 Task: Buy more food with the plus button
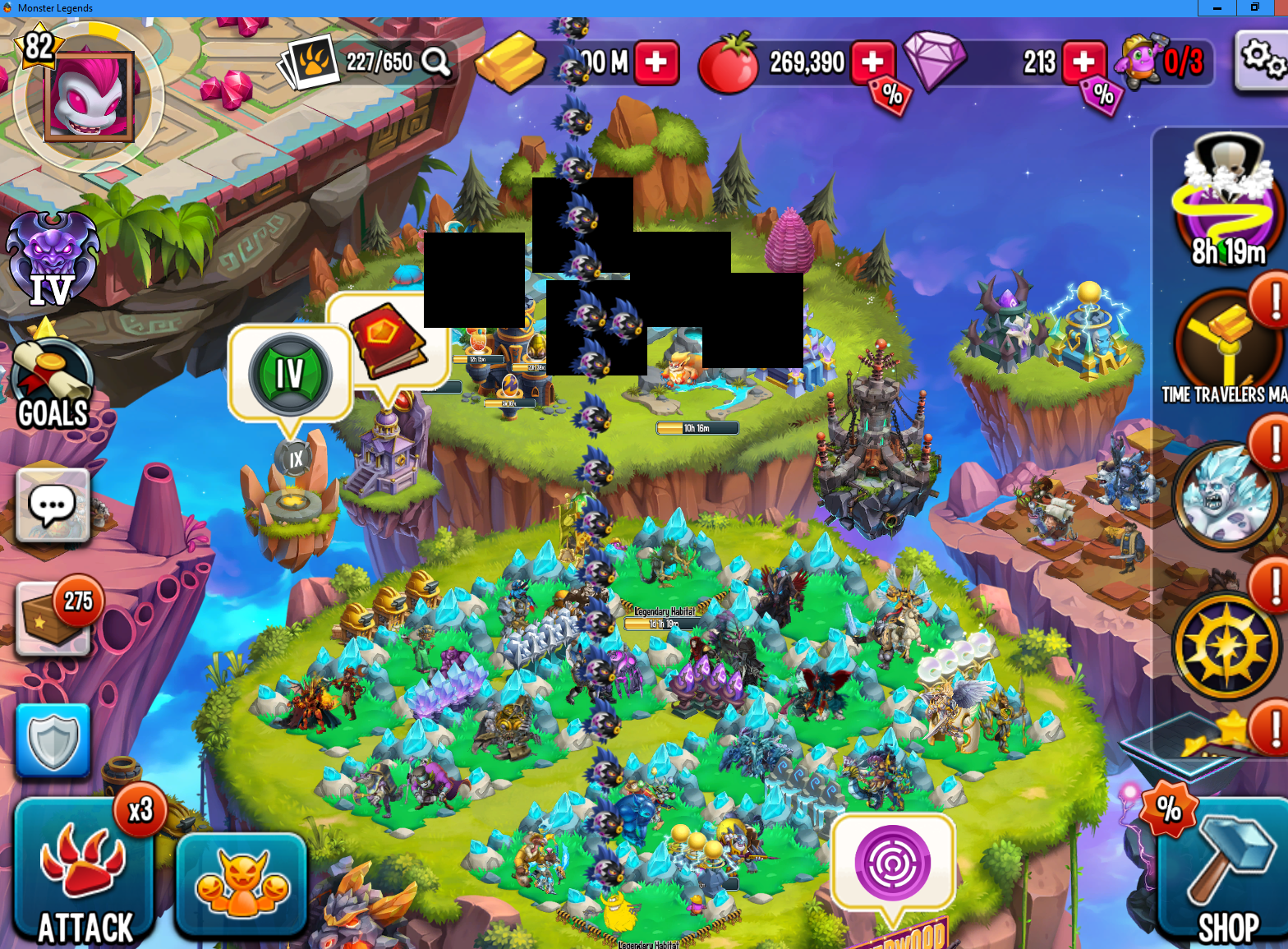[872, 62]
